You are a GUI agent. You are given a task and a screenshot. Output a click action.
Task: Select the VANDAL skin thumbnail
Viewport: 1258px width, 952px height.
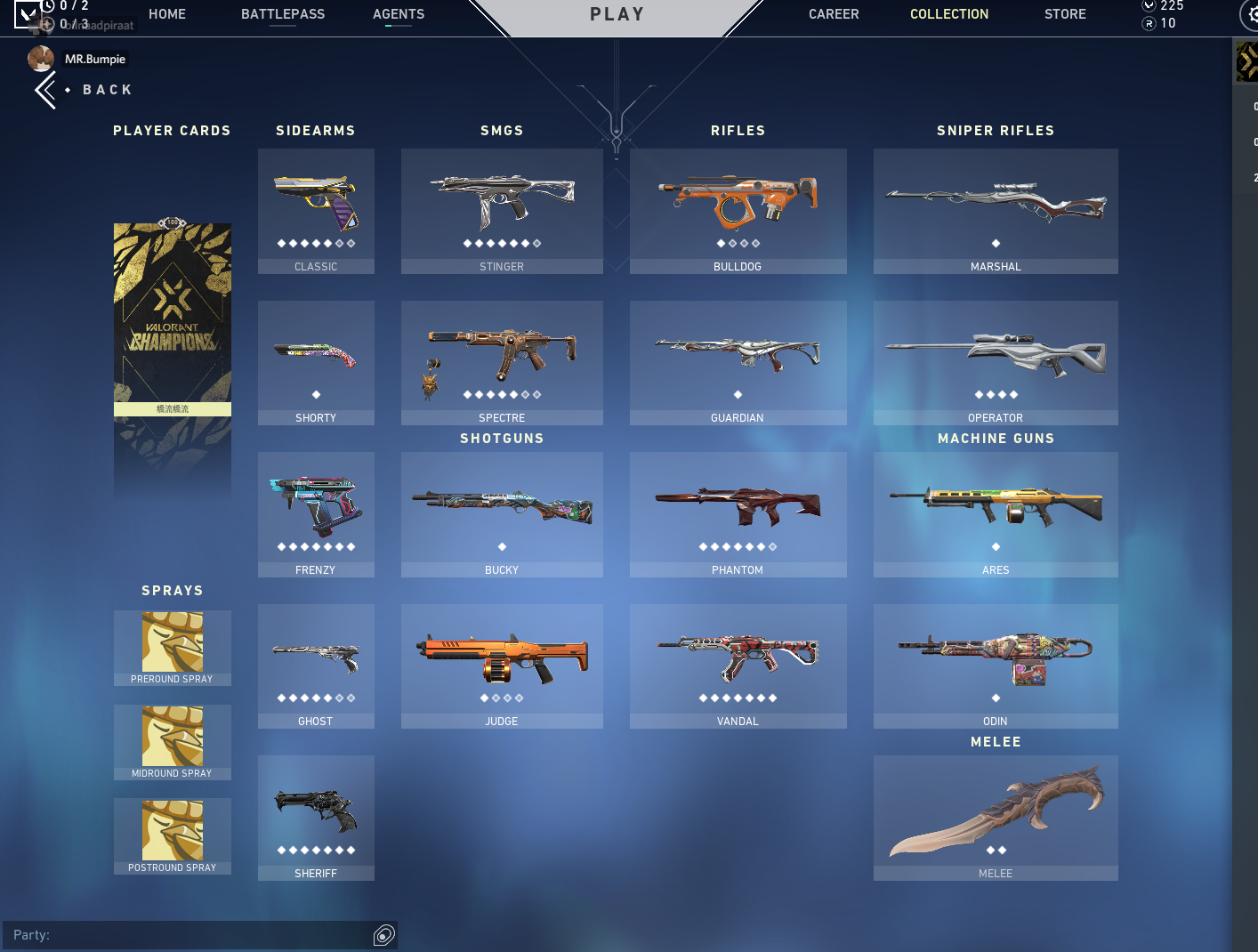point(738,658)
